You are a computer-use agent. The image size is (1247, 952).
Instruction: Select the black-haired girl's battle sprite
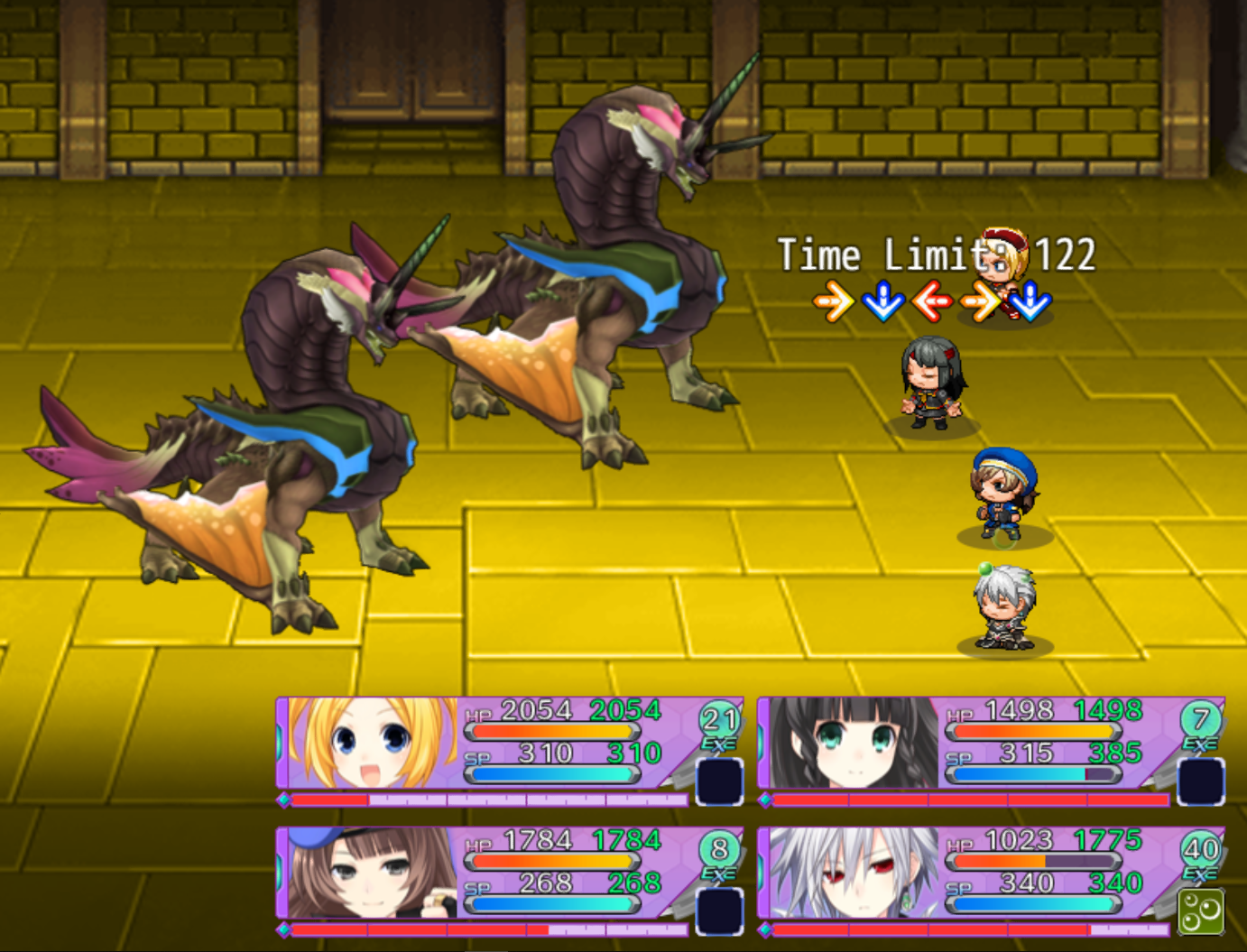click(929, 384)
